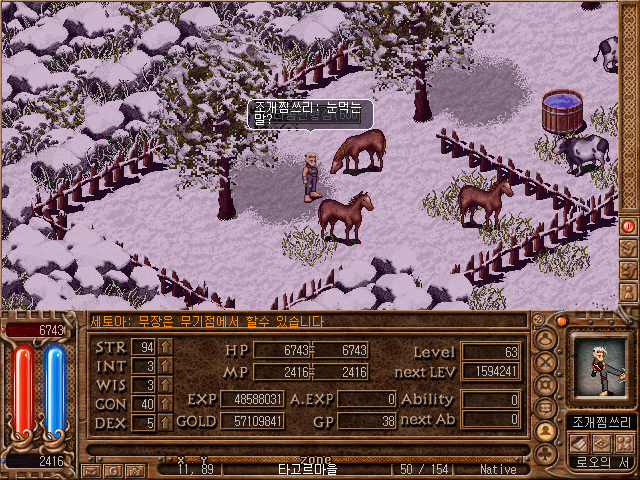Increase INT using the up arrow
The height and width of the screenshot is (480, 640).
[x=165, y=366]
